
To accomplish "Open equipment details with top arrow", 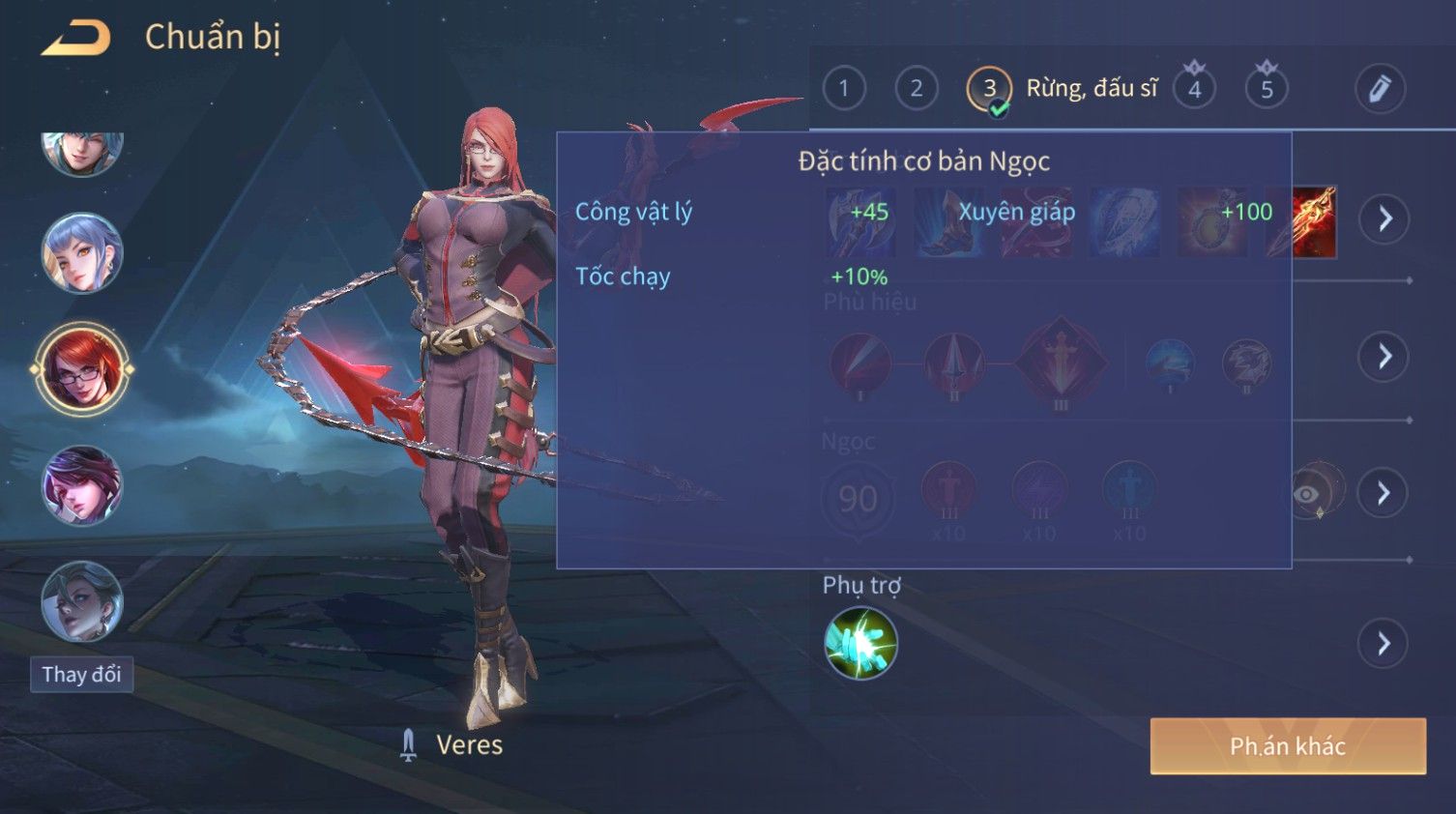I will [x=1384, y=219].
